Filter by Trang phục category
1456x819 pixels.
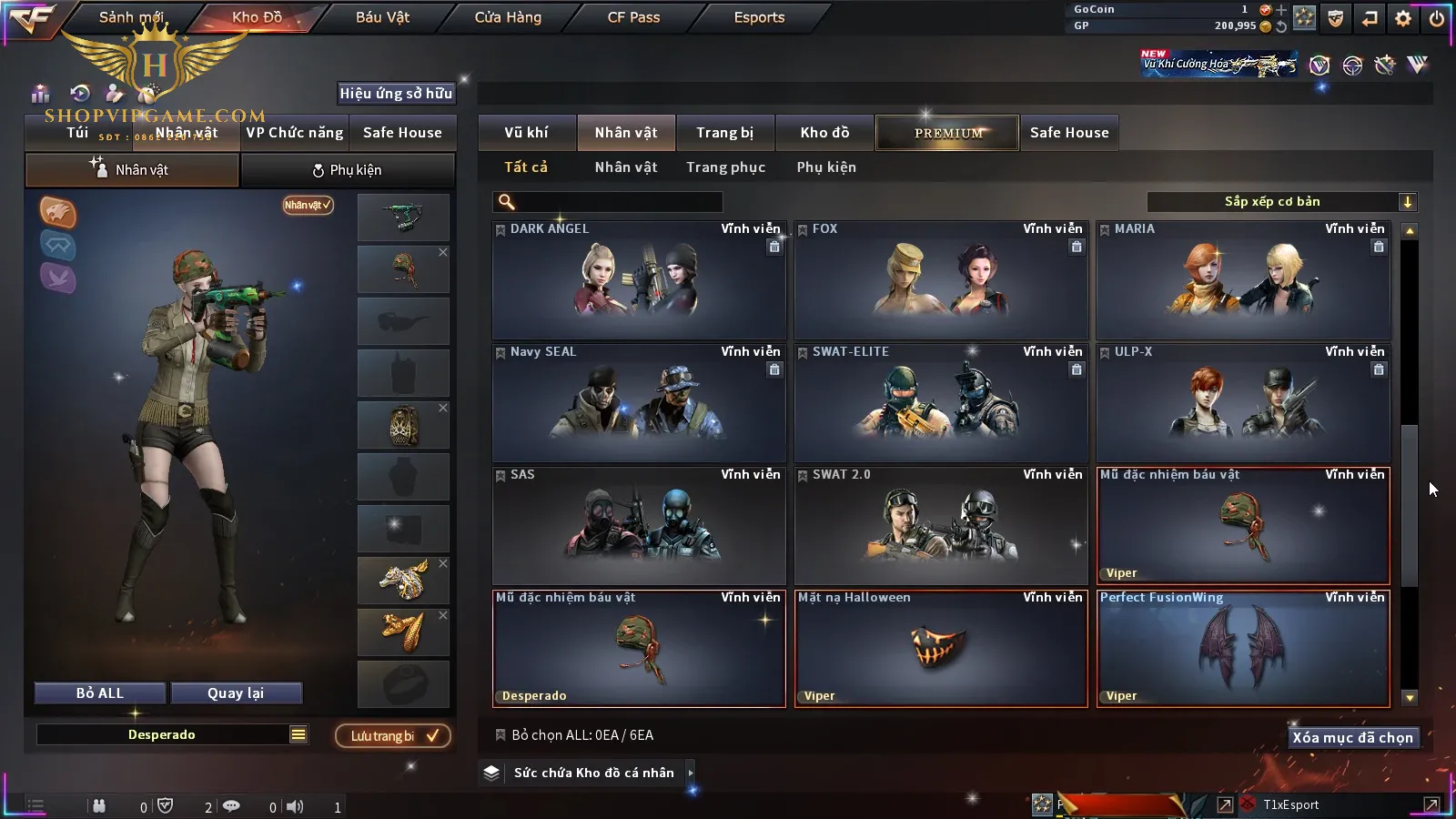pyautogui.click(x=725, y=167)
